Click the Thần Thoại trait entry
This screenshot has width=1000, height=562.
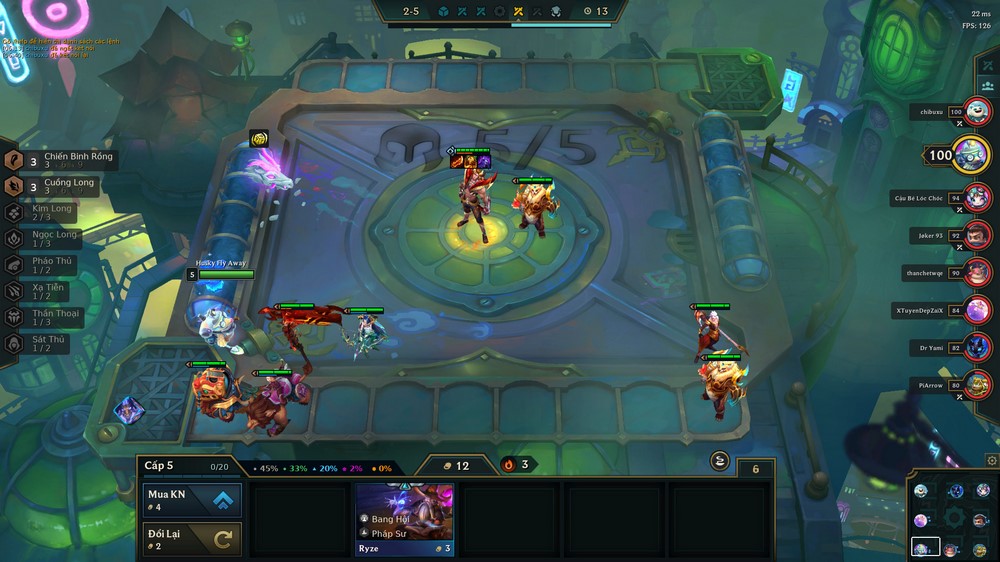click(x=50, y=316)
